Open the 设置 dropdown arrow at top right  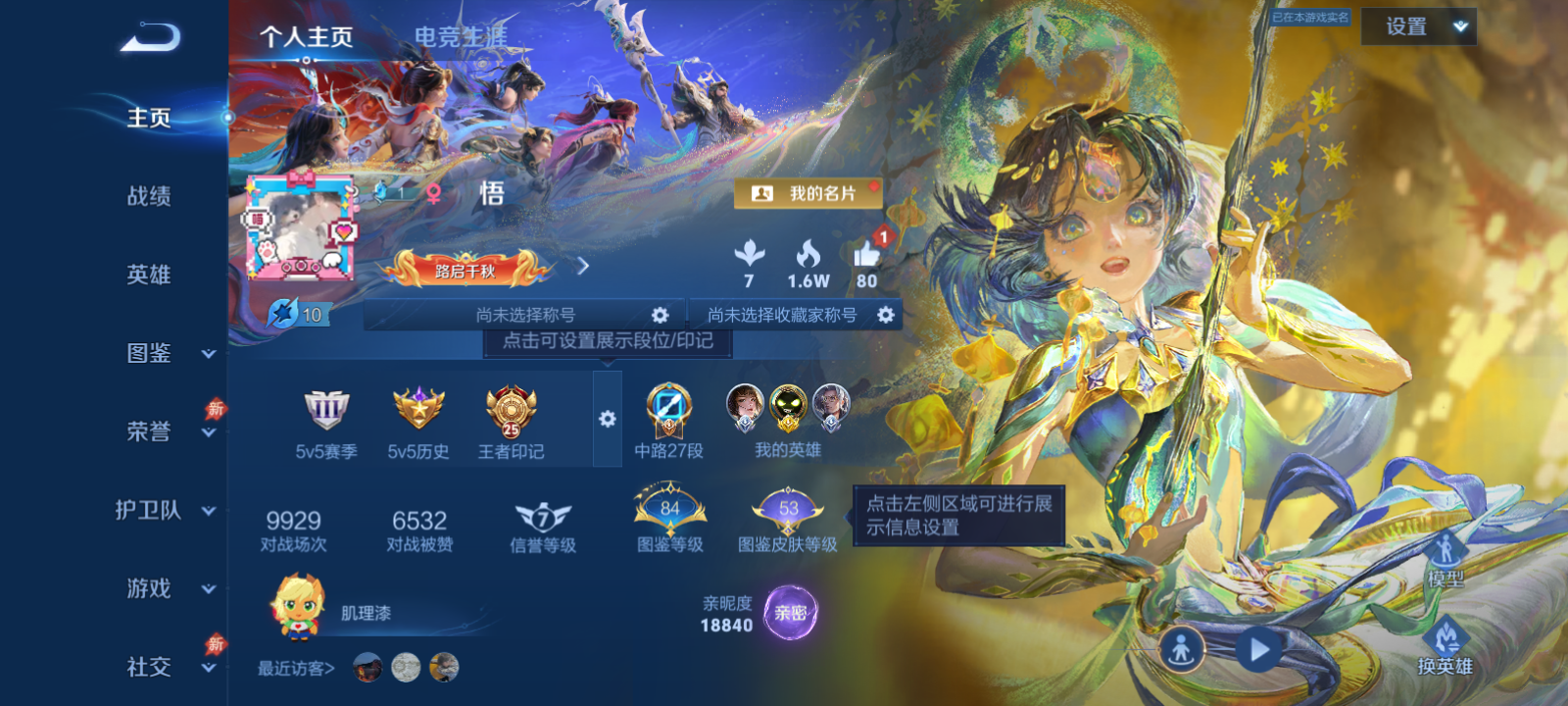1459,26
